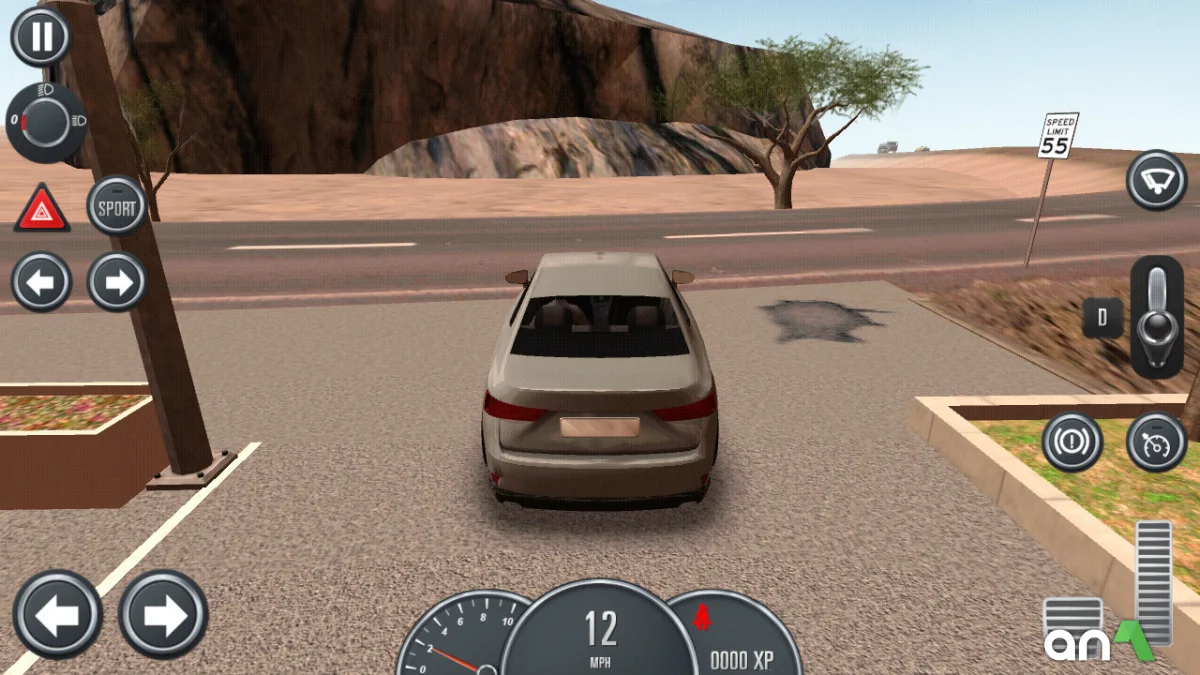Screen dimensions: 1200x675
Task: Pause the game
Action: click(41, 37)
